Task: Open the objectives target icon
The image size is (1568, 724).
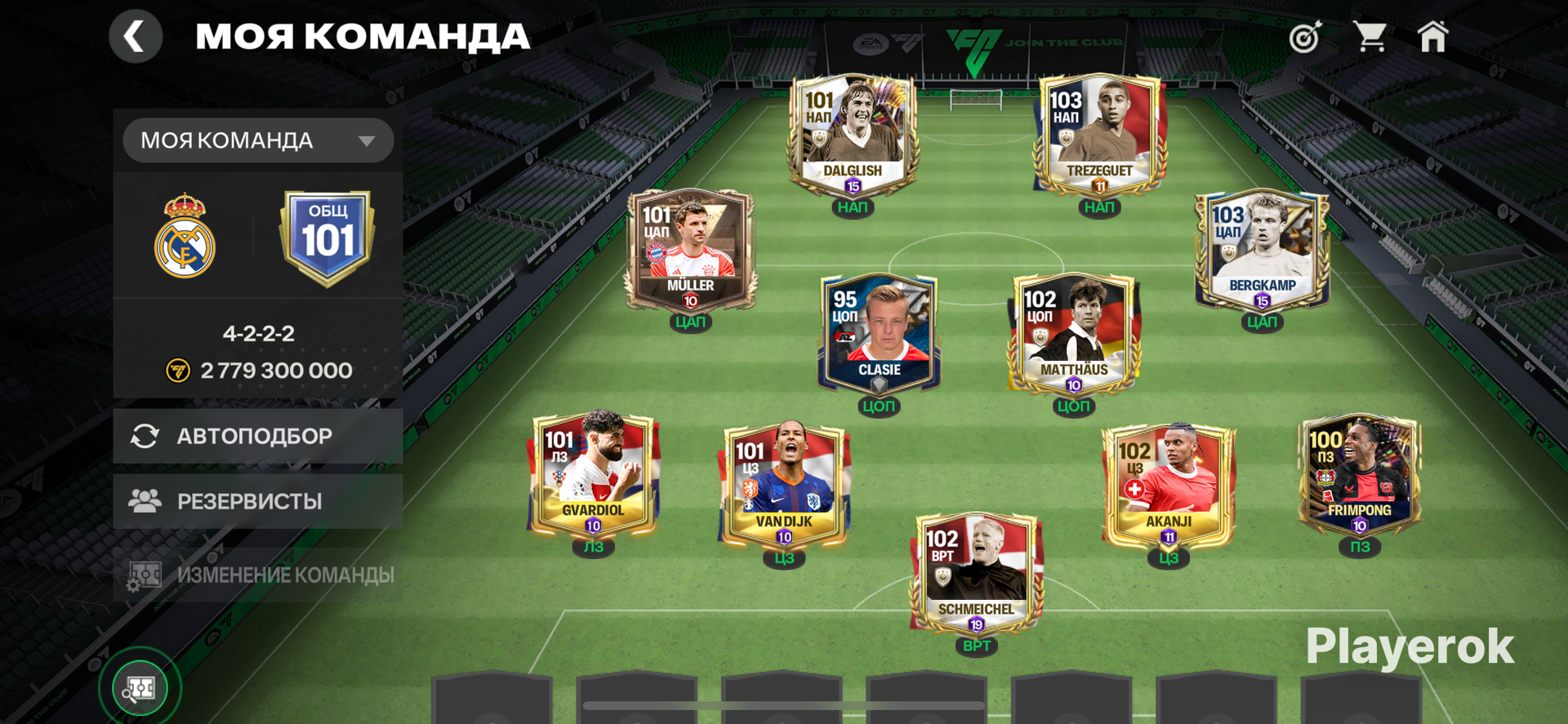Action: pos(1305,38)
